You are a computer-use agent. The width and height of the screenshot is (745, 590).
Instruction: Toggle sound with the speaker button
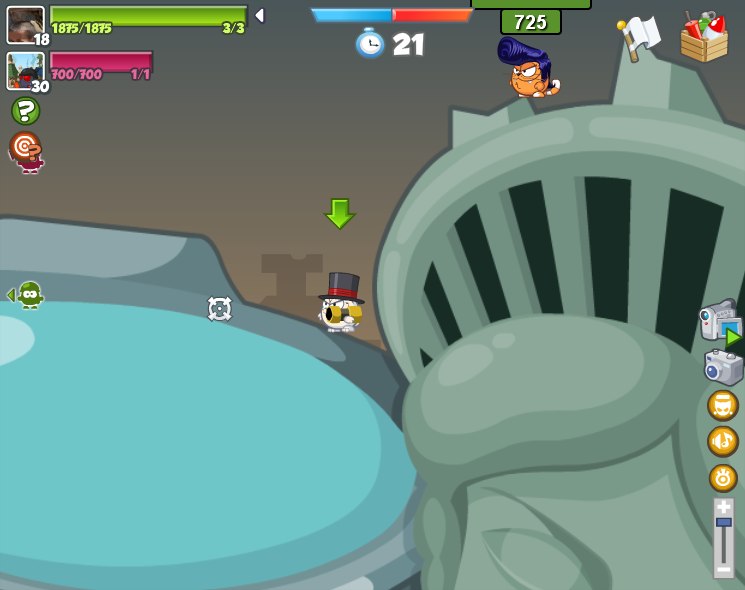(722, 441)
